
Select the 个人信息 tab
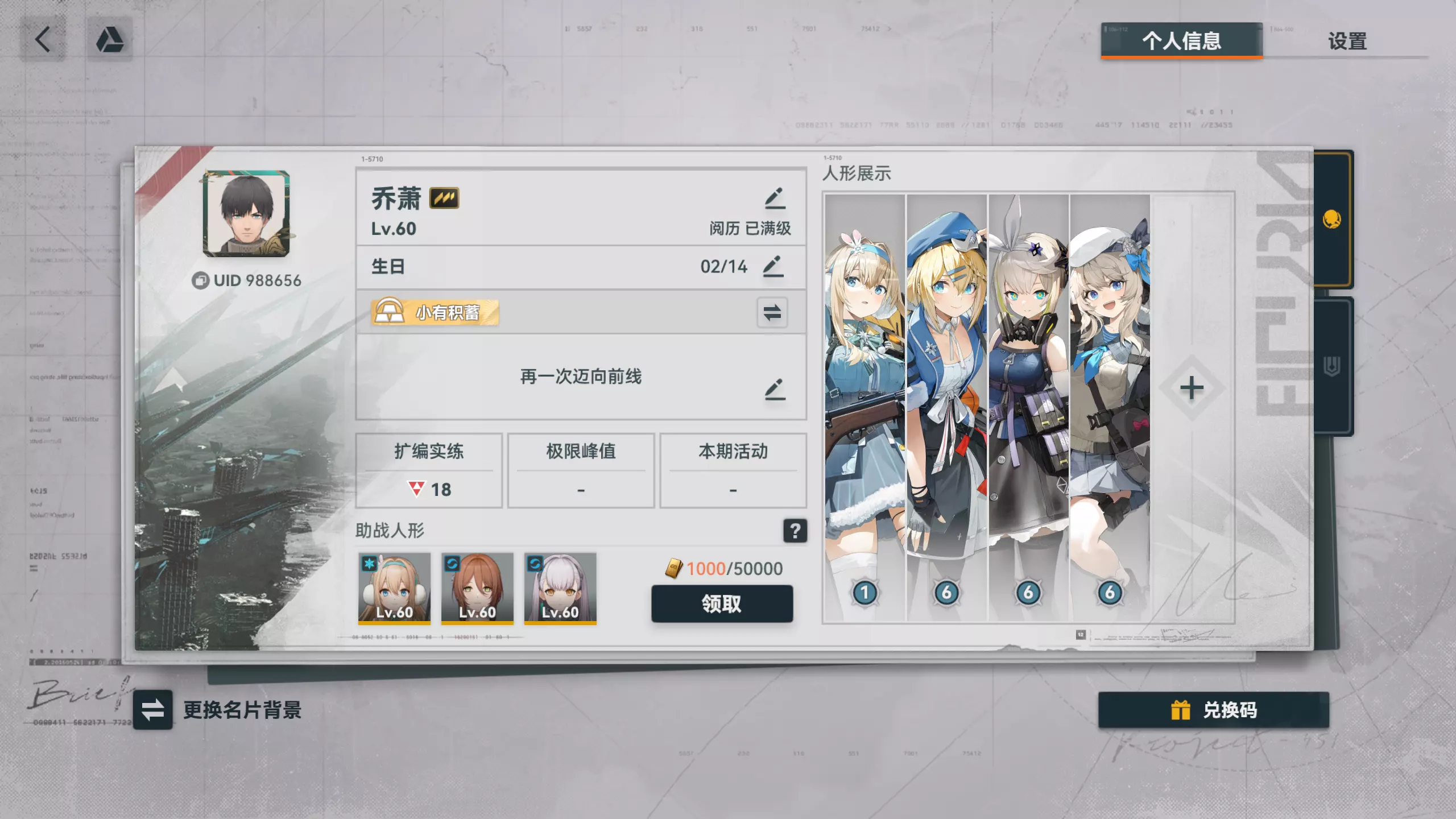coord(1181,42)
